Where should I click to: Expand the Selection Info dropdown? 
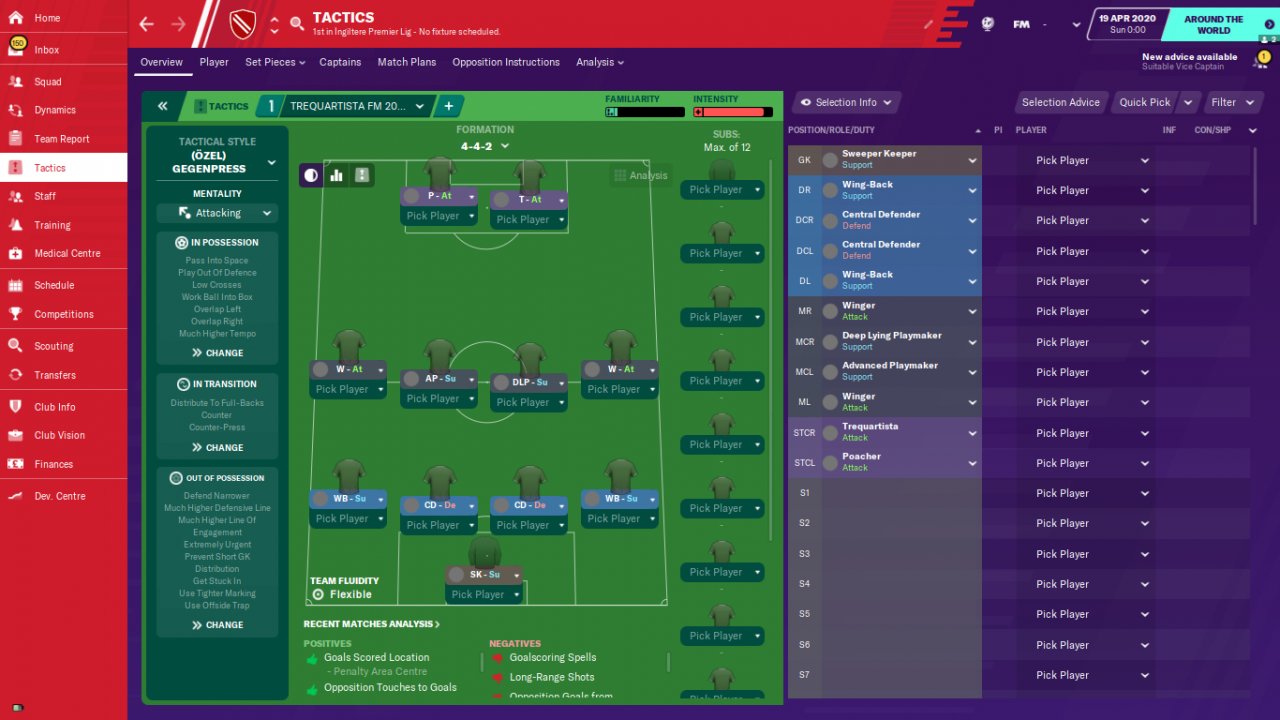tap(846, 102)
